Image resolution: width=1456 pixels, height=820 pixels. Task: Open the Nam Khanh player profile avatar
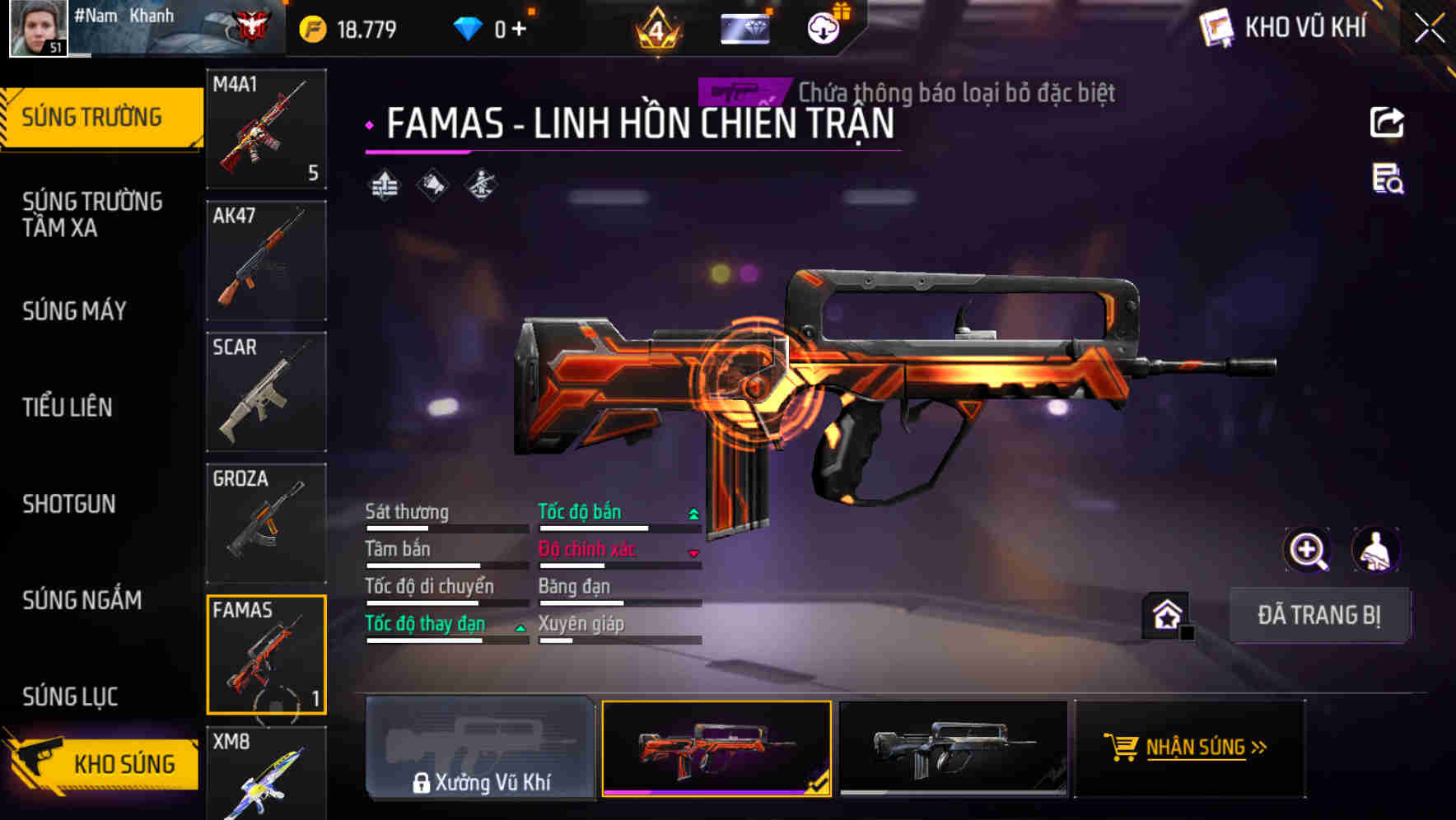[x=38, y=28]
